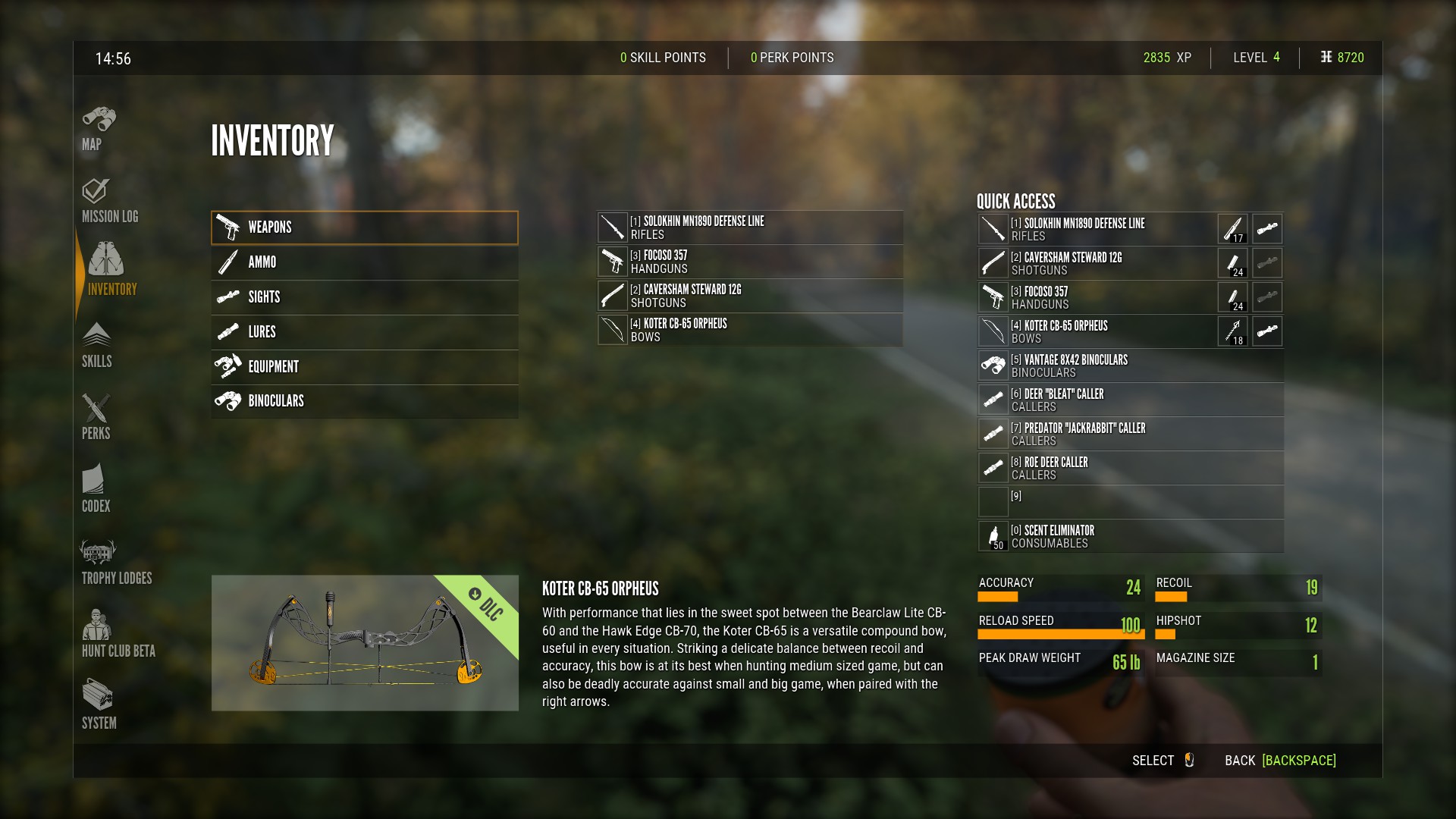
Task: Open the Codex tab
Action: coord(96,490)
